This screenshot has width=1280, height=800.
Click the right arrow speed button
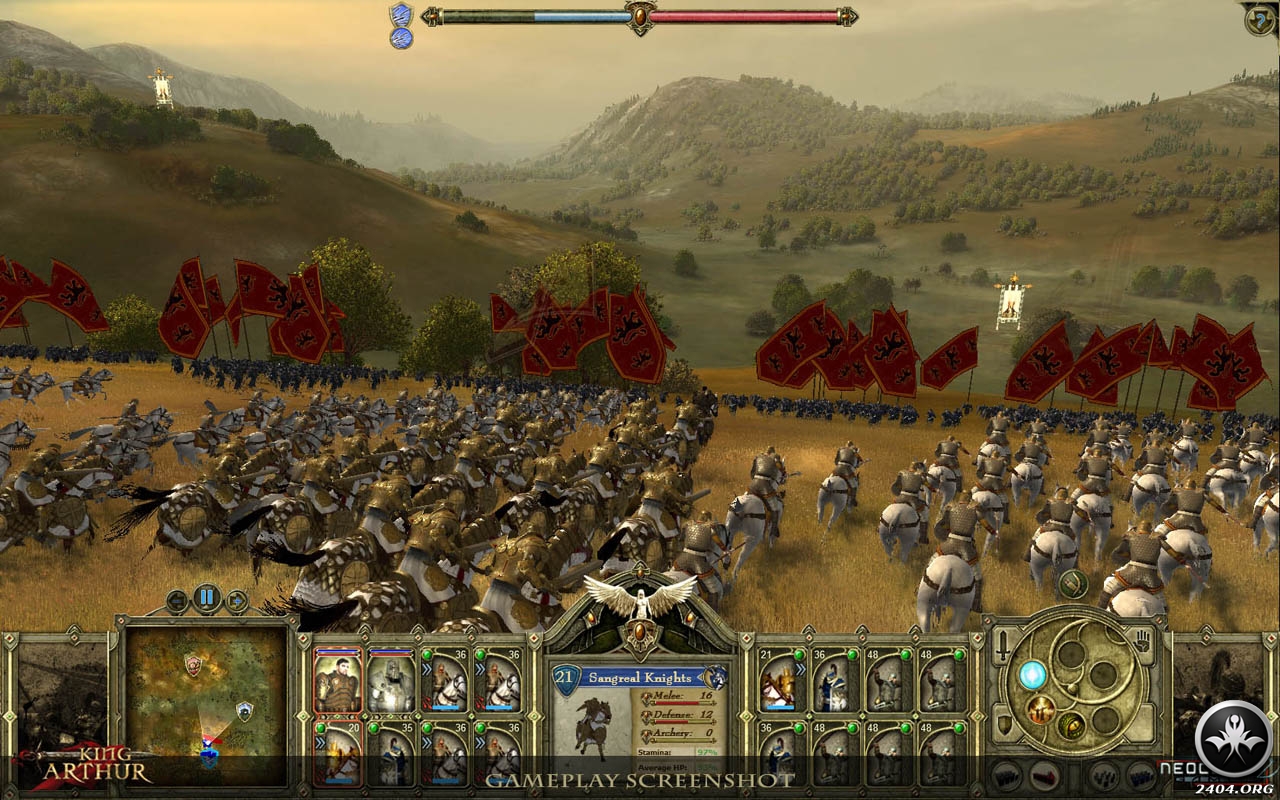[237, 601]
